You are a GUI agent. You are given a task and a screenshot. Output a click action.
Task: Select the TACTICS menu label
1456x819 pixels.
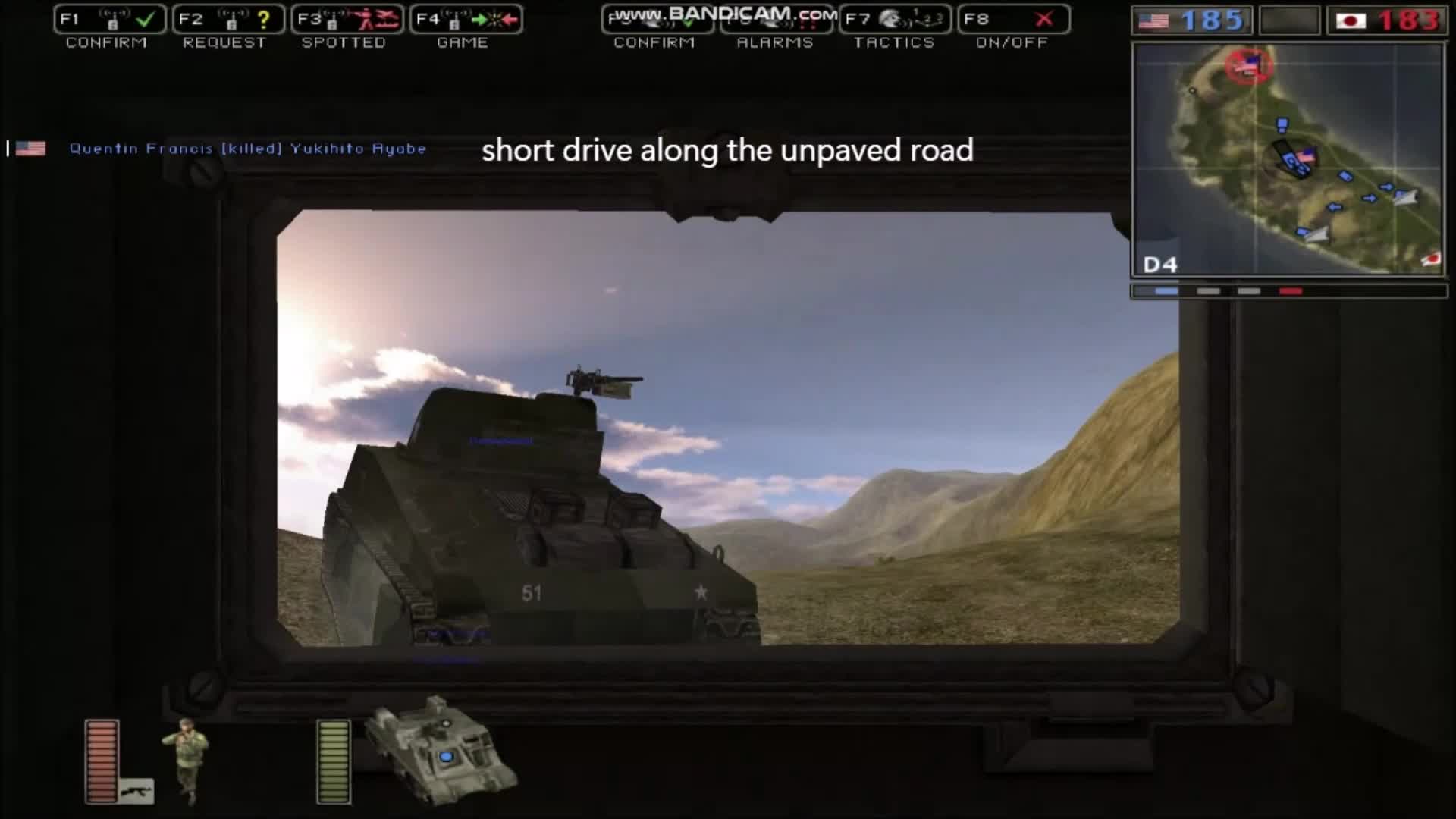pyautogui.click(x=895, y=42)
